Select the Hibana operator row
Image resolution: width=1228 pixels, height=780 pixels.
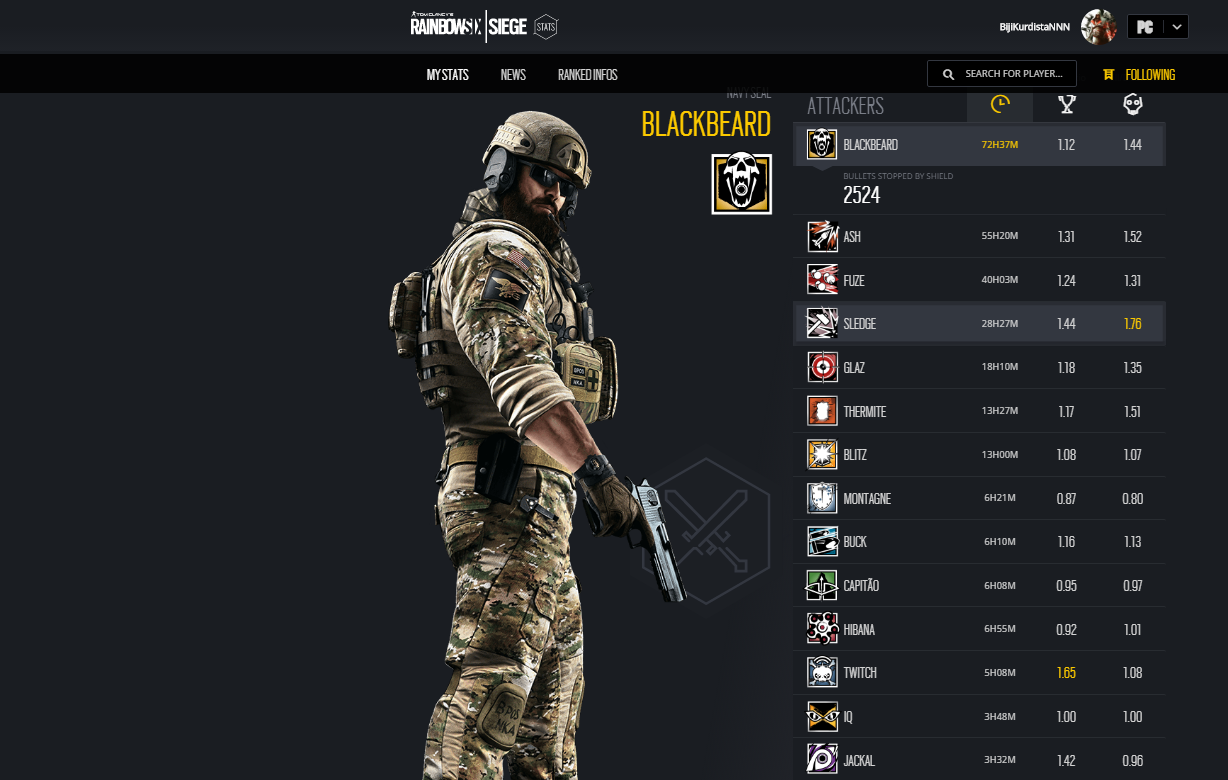pos(979,629)
